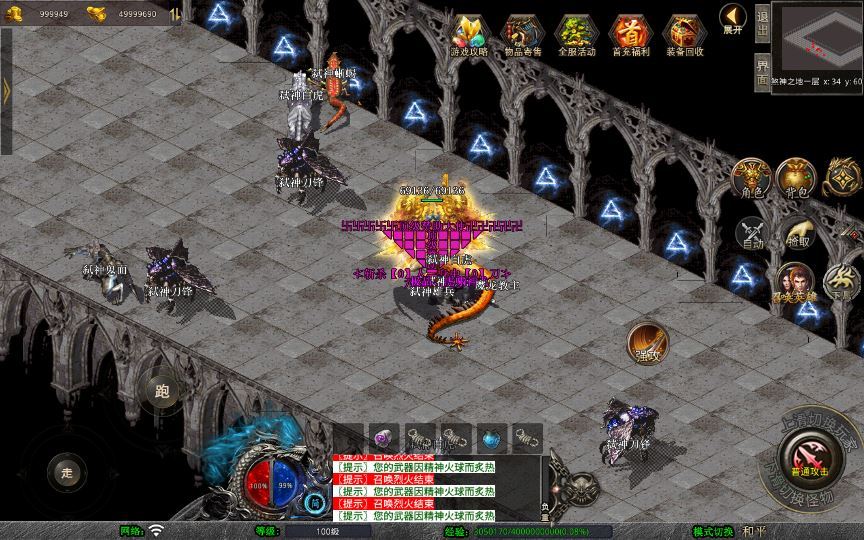Screen dimensions: 864x540
Task: Open the 首充福利 first-recharge bonus
Action: (x=629, y=35)
